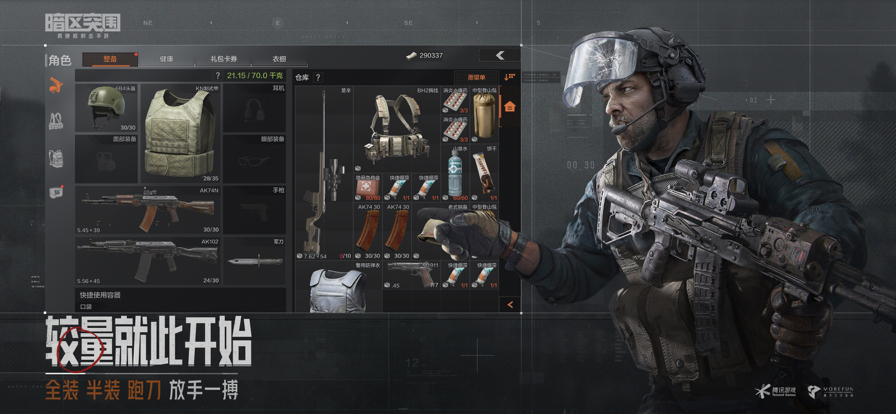Image resolution: width=896 pixels, height=414 pixels.
Task: Toggle the warehouse sort button
Action: (509, 76)
